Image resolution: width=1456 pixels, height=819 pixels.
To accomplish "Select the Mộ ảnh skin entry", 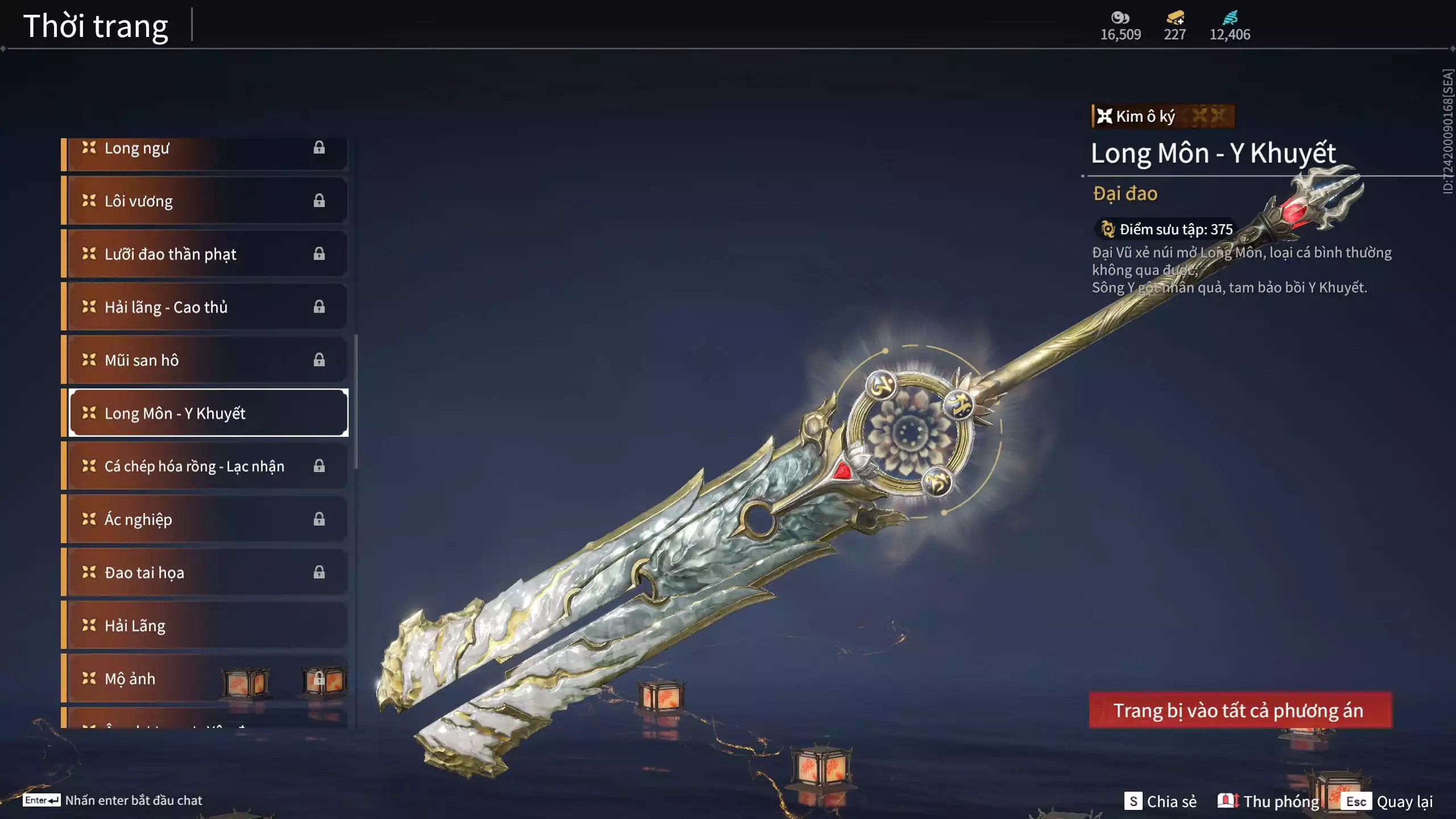I will tap(205, 679).
